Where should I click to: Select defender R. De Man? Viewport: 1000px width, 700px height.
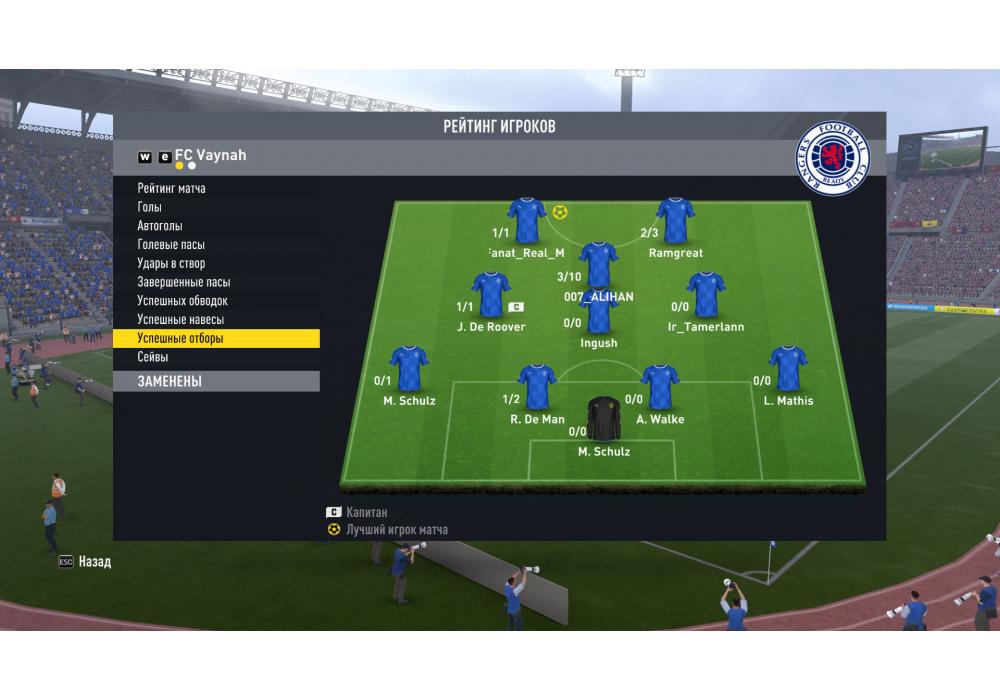[537, 386]
